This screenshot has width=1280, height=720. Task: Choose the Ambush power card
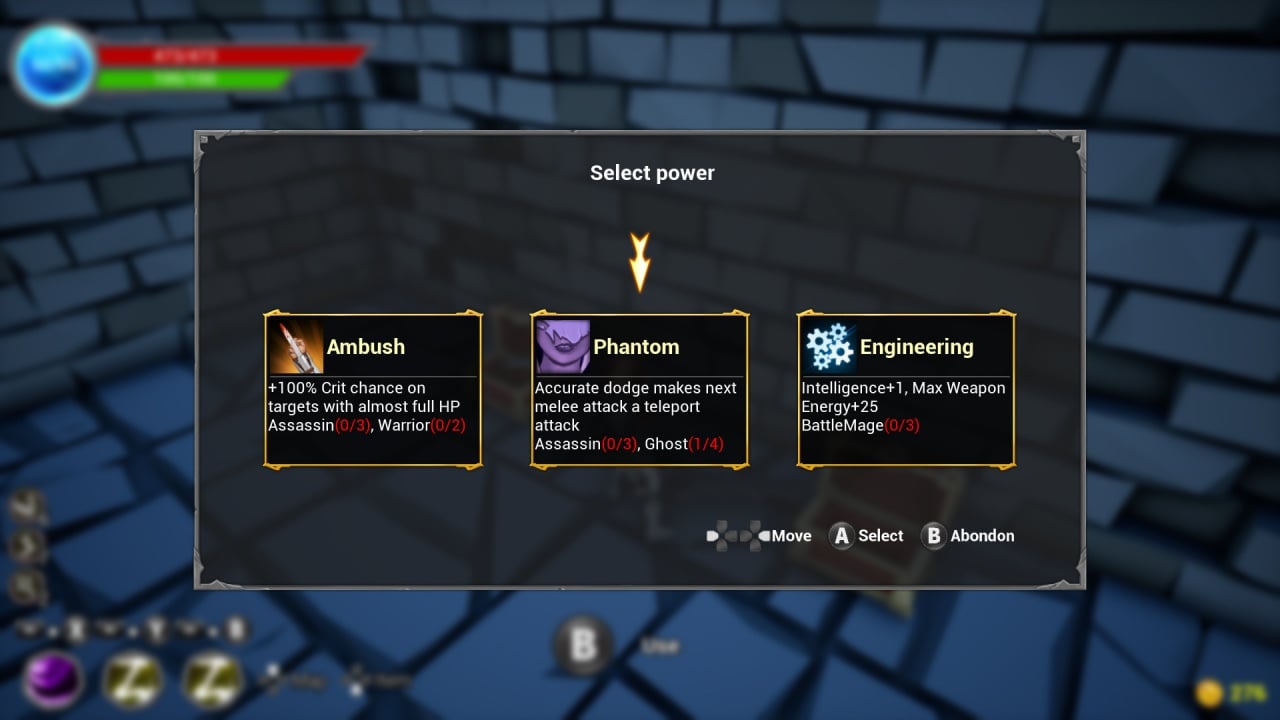click(373, 390)
